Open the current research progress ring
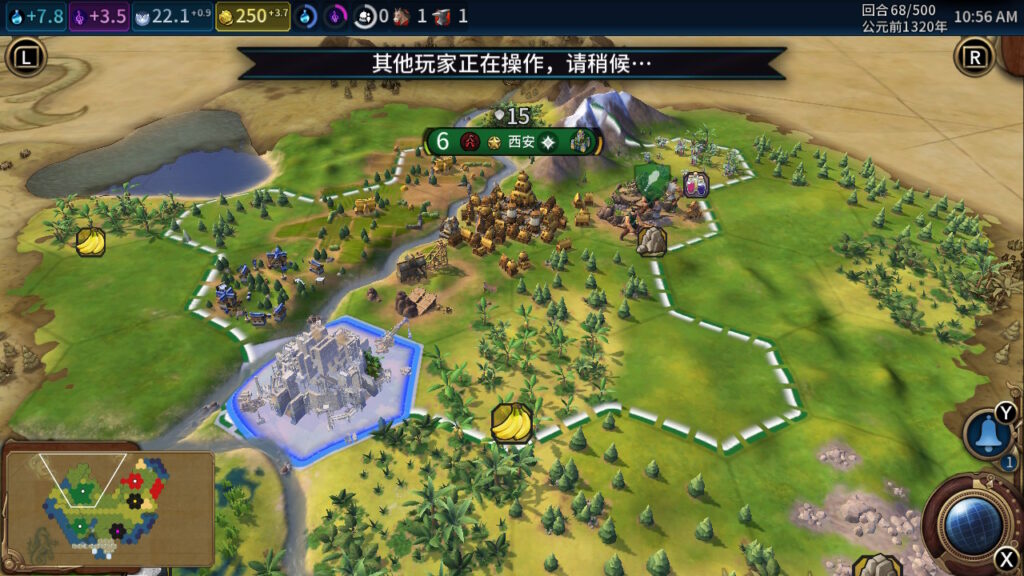This screenshot has height=576, width=1024. pos(306,16)
